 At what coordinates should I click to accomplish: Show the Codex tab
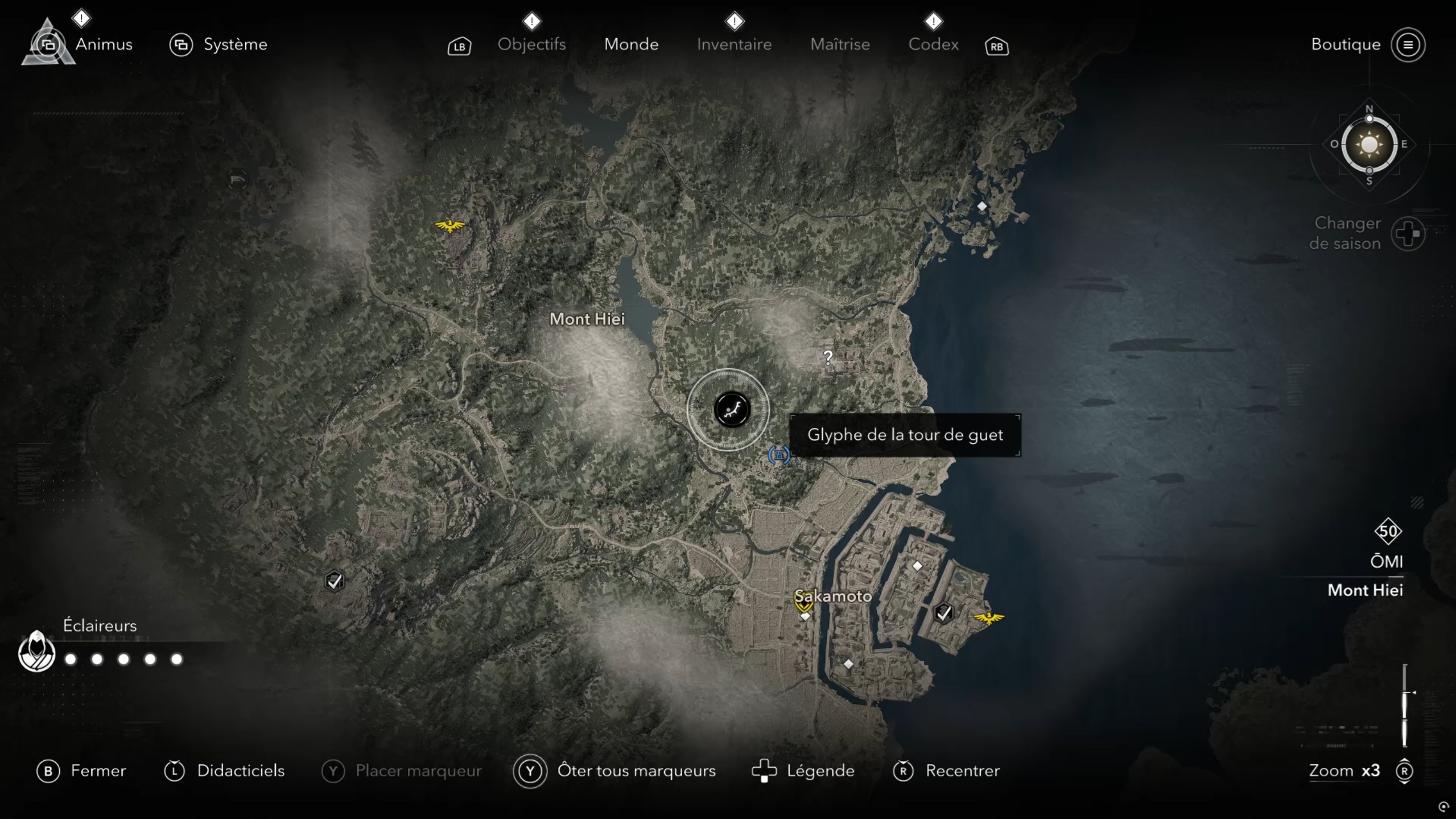933,44
